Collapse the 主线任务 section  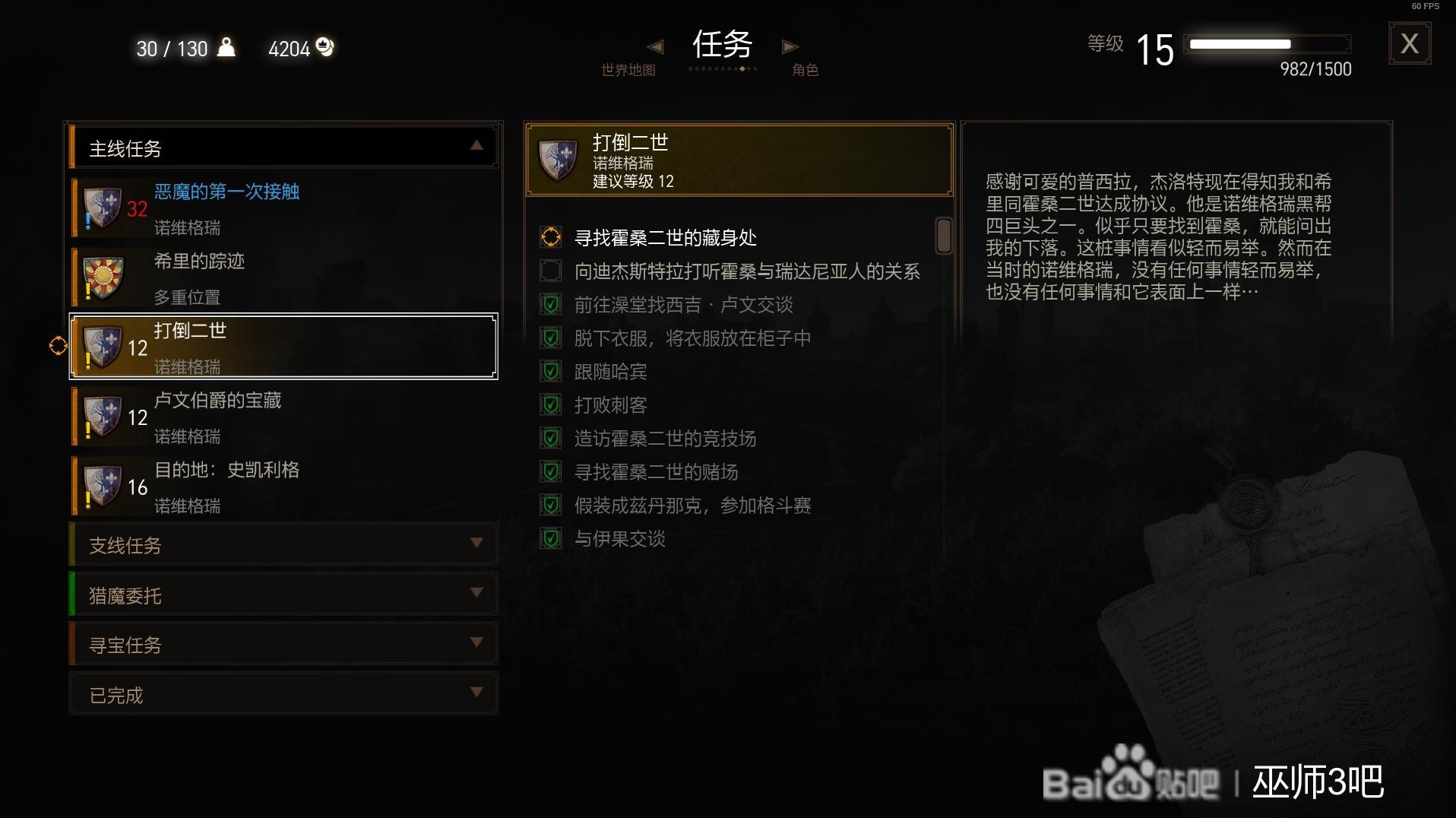[x=475, y=146]
